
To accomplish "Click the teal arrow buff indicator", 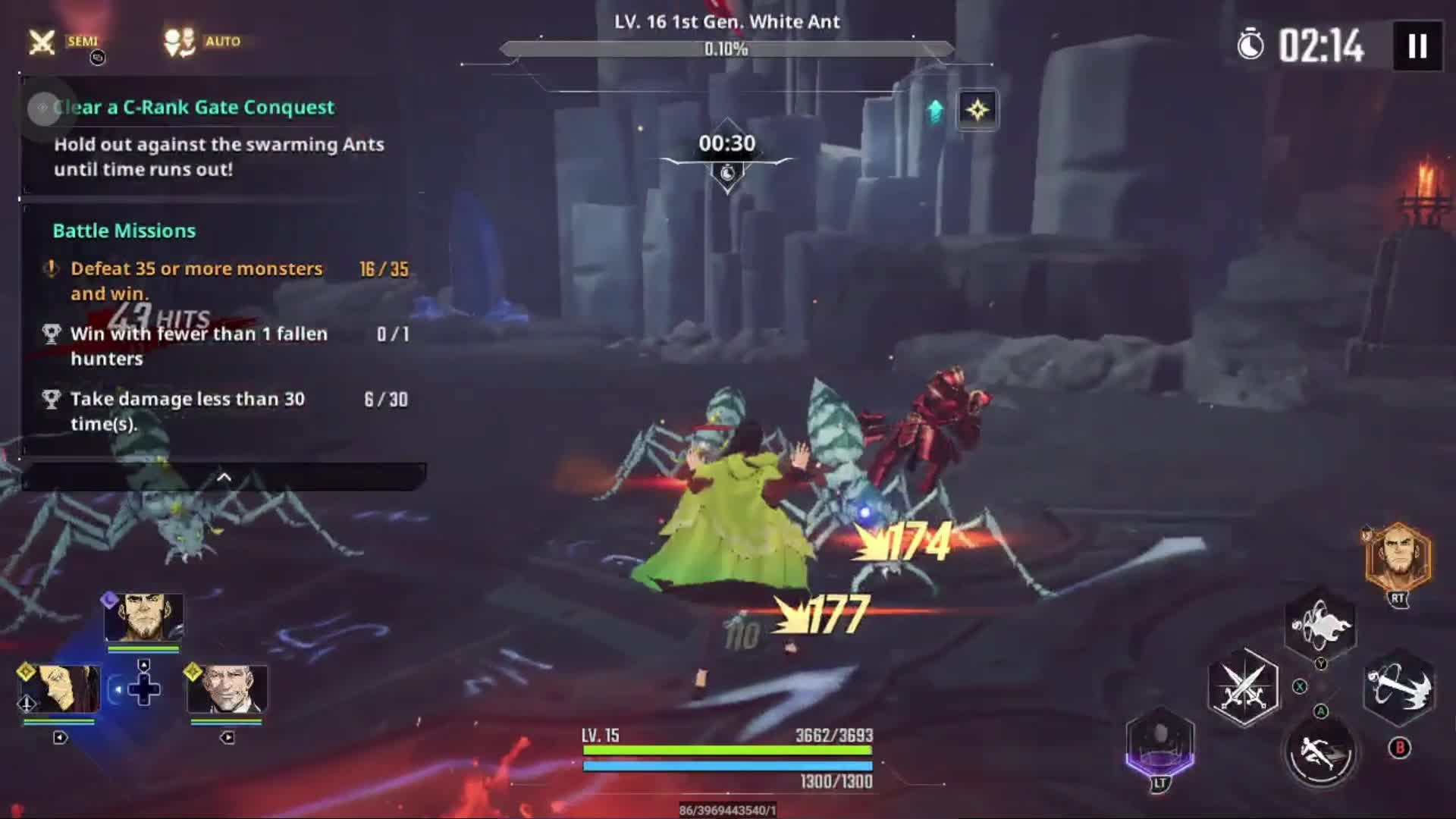I will (x=936, y=111).
